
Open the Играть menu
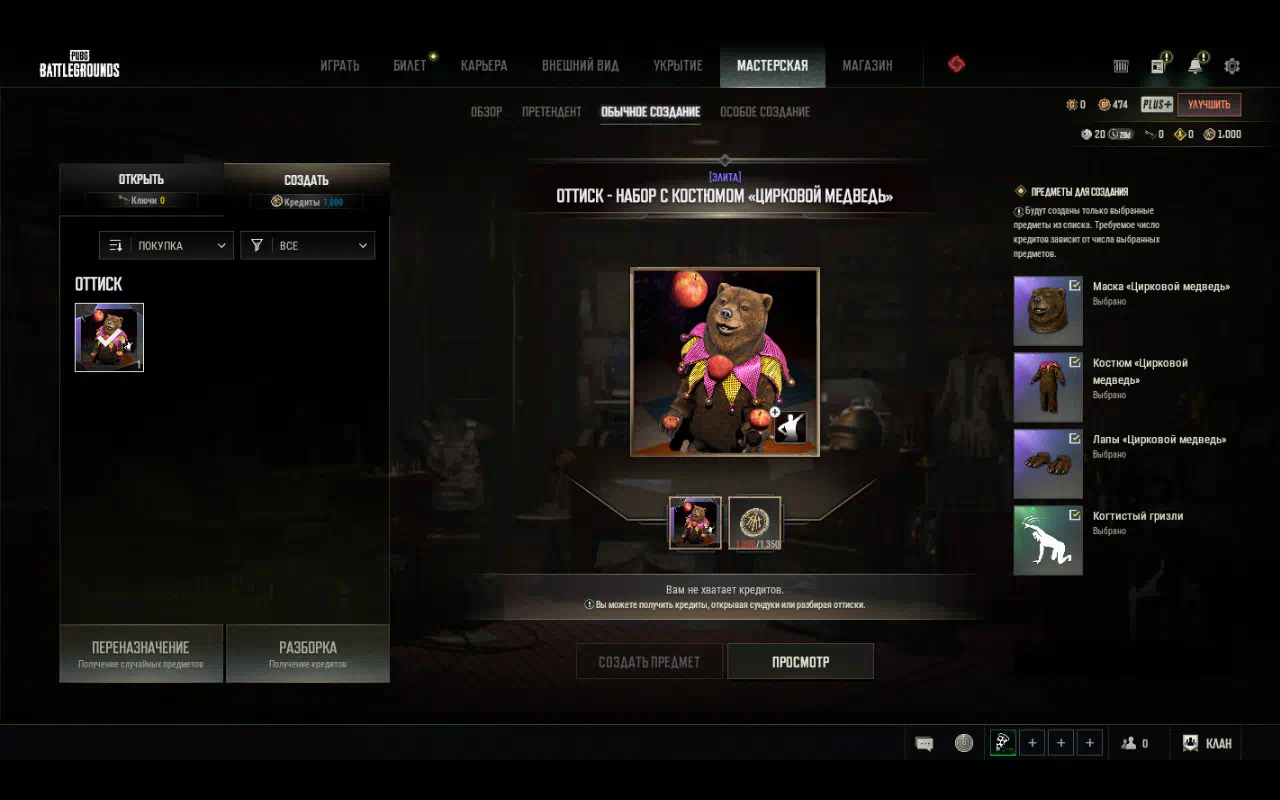(x=339, y=66)
